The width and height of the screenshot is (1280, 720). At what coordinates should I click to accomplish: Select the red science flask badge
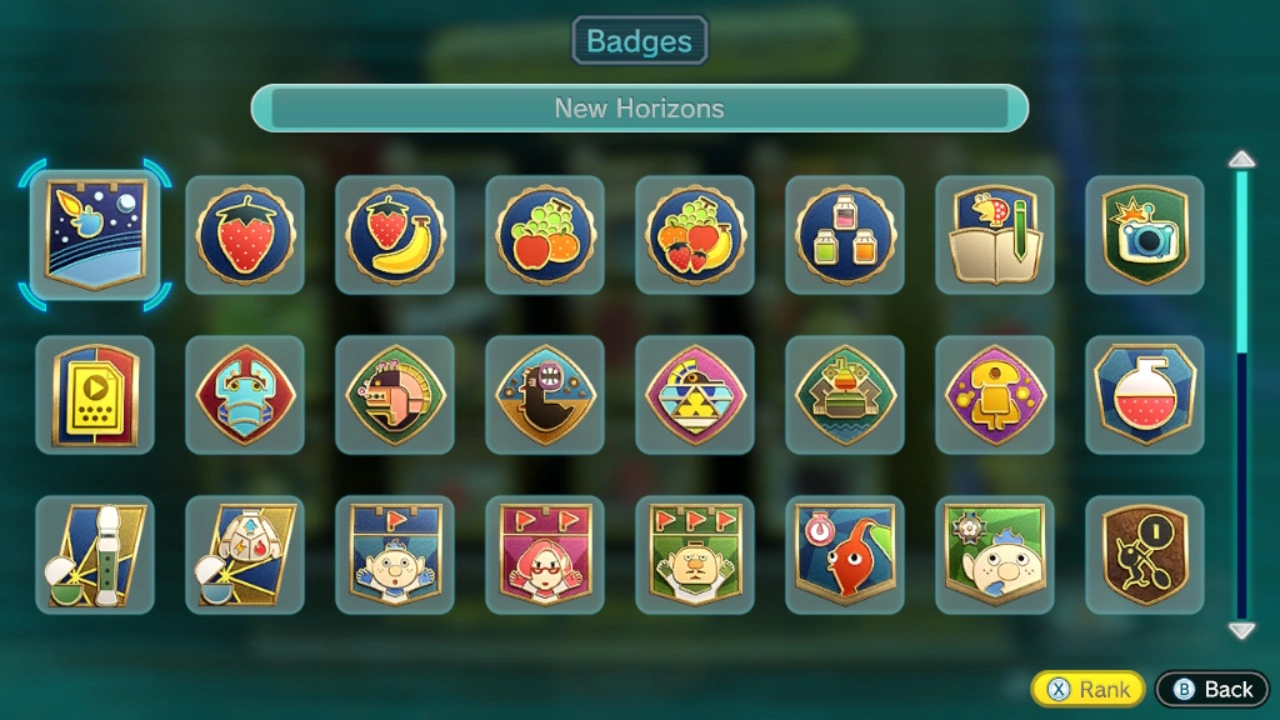click(x=1145, y=395)
